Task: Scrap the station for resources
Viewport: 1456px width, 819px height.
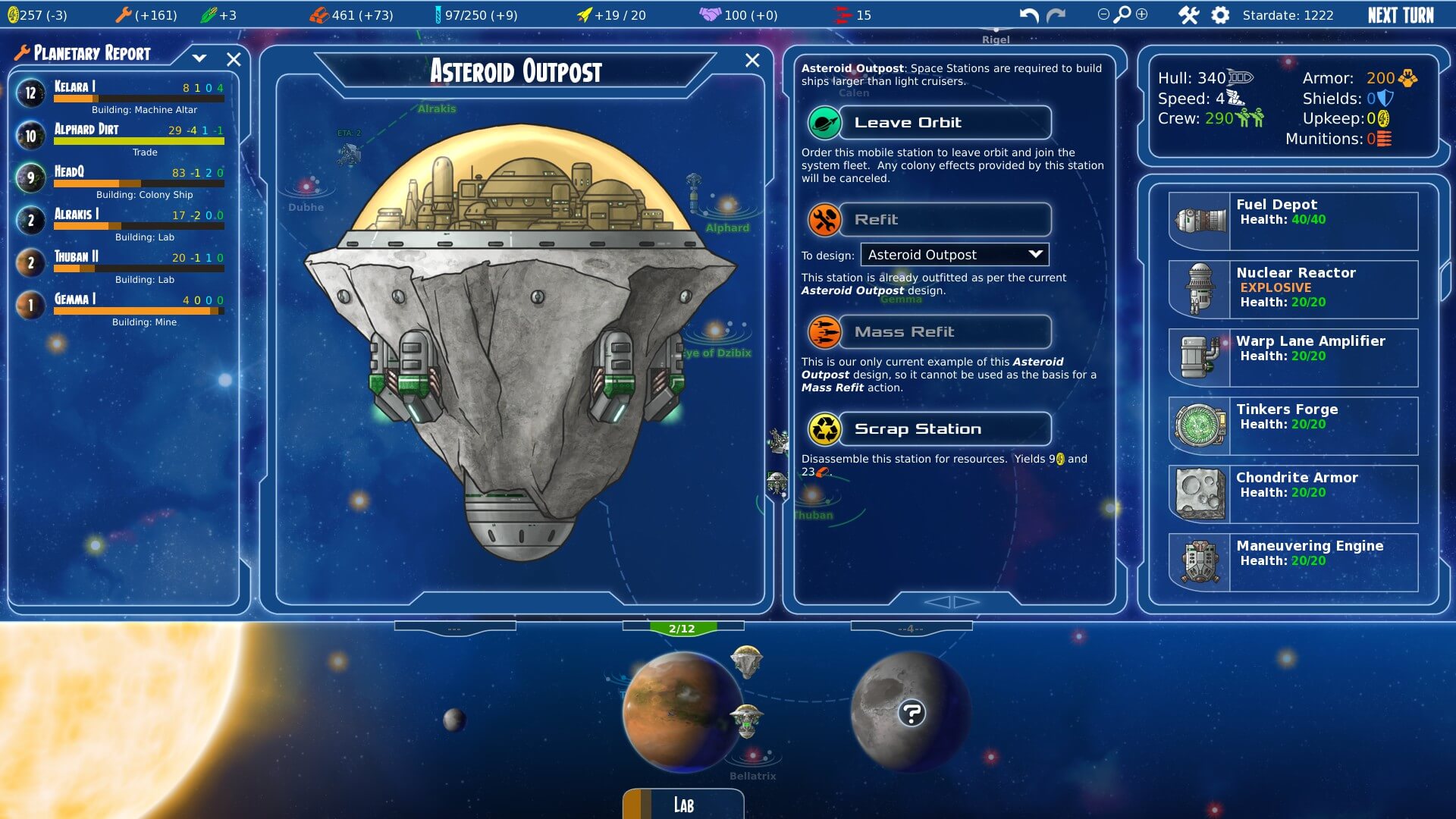Action: [930, 429]
